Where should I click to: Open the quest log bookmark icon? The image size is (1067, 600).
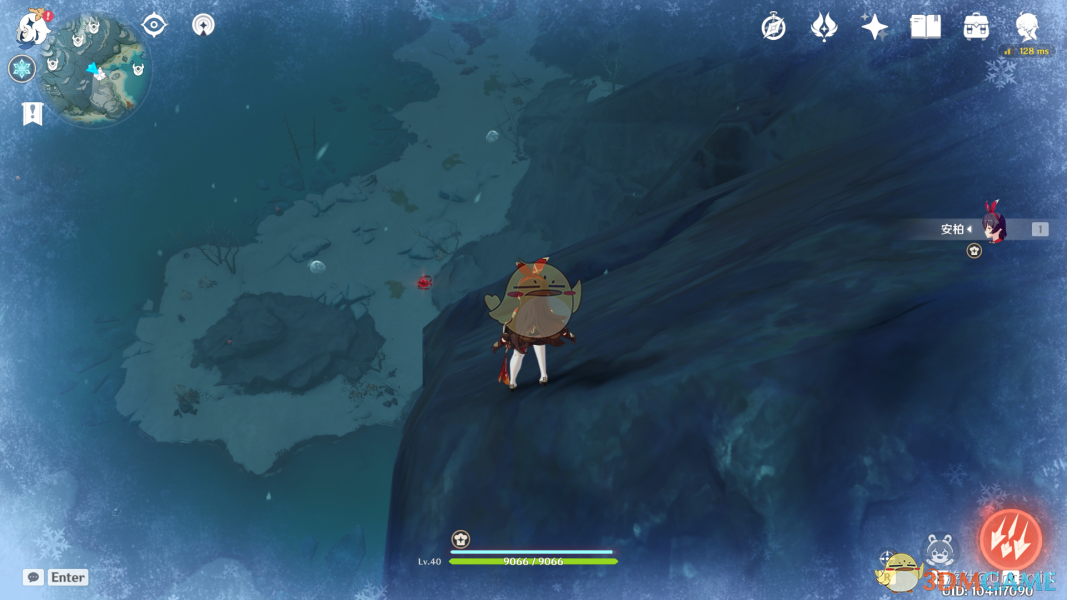pyautogui.click(x=33, y=114)
